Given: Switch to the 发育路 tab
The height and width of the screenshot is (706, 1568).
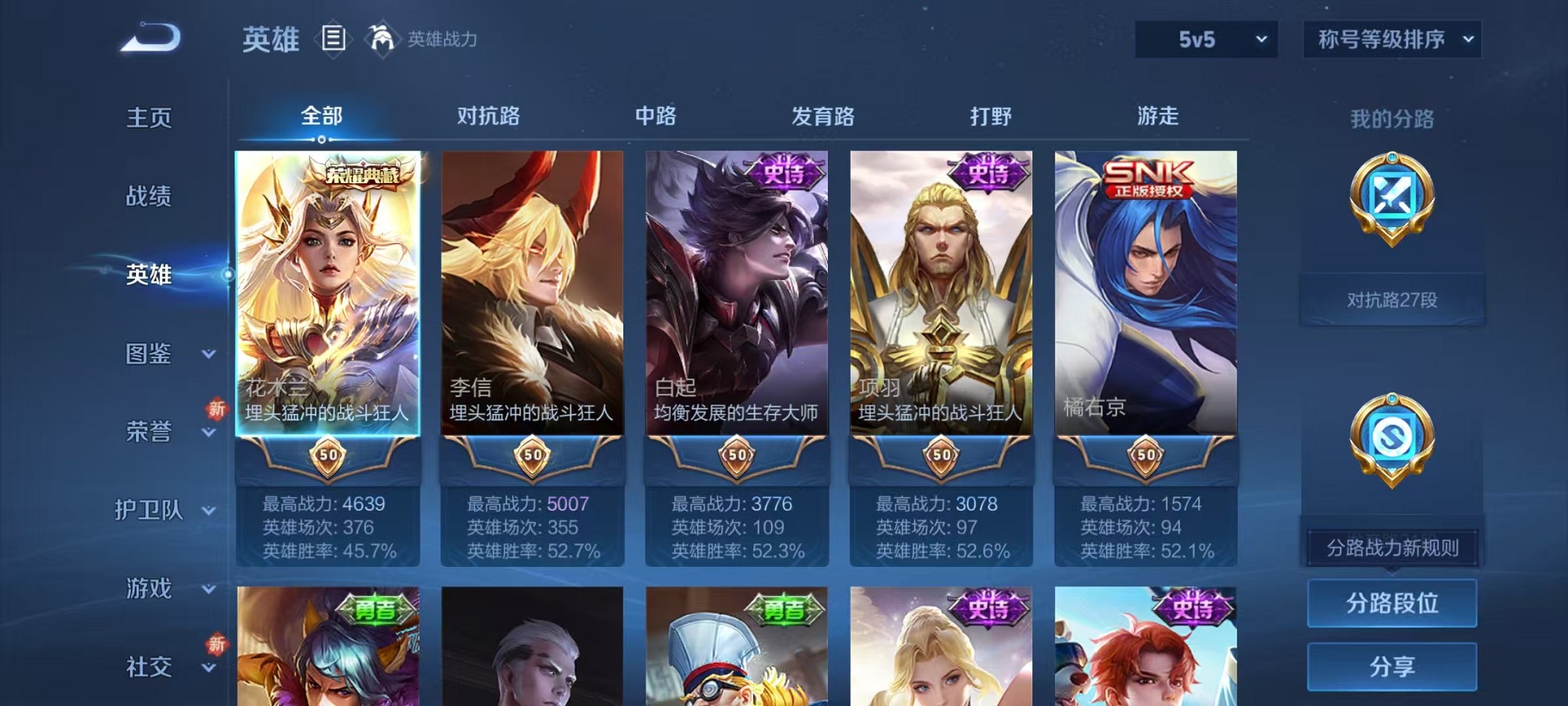Looking at the screenshot, I should [x=824, y=117].
